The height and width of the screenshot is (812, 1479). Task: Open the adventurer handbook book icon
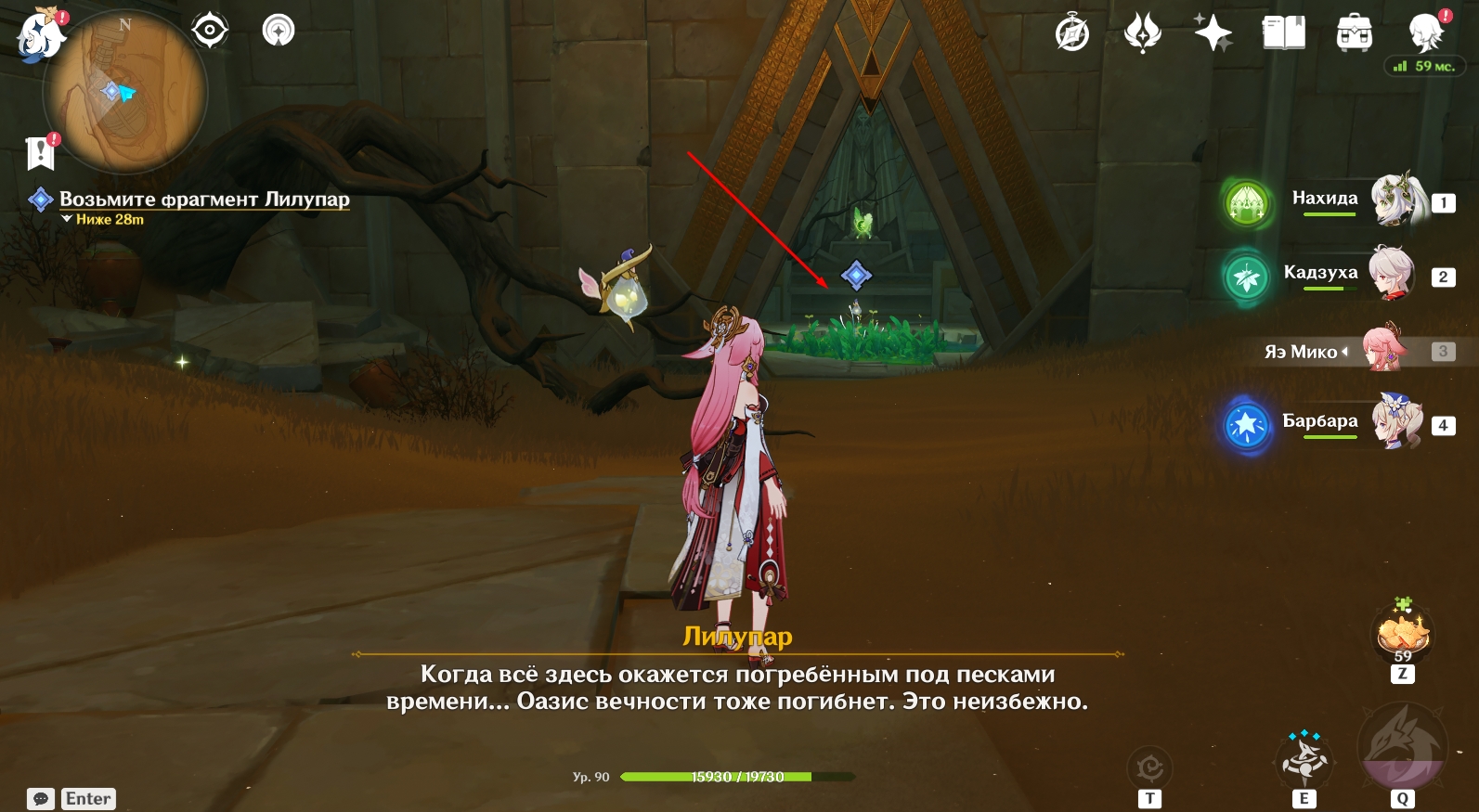[1284, 34]
